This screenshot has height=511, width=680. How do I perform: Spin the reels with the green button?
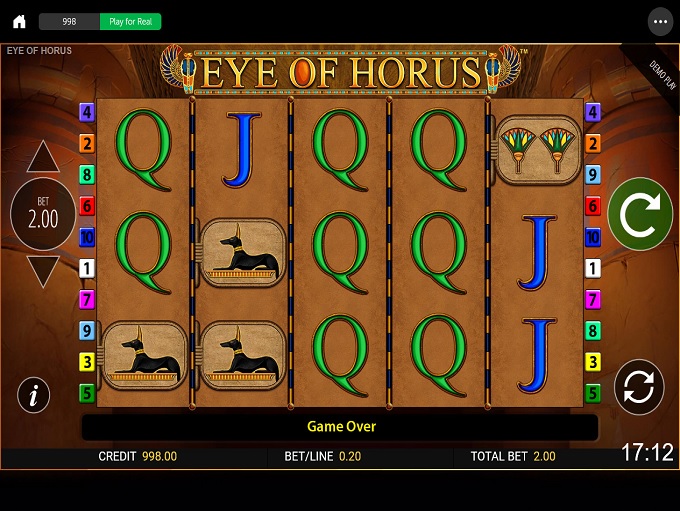coord(640,214)
